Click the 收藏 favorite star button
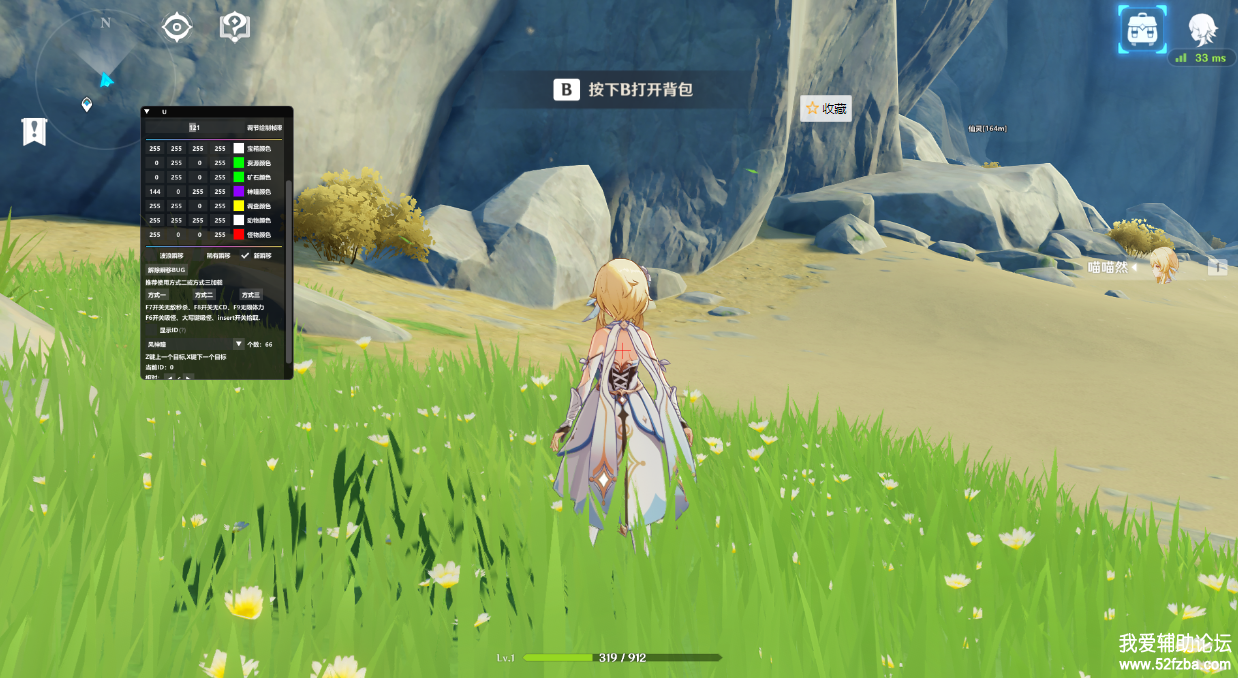The height and width of the screenshot is (678, 1238). pyautogui.click(x=826, y=108)
